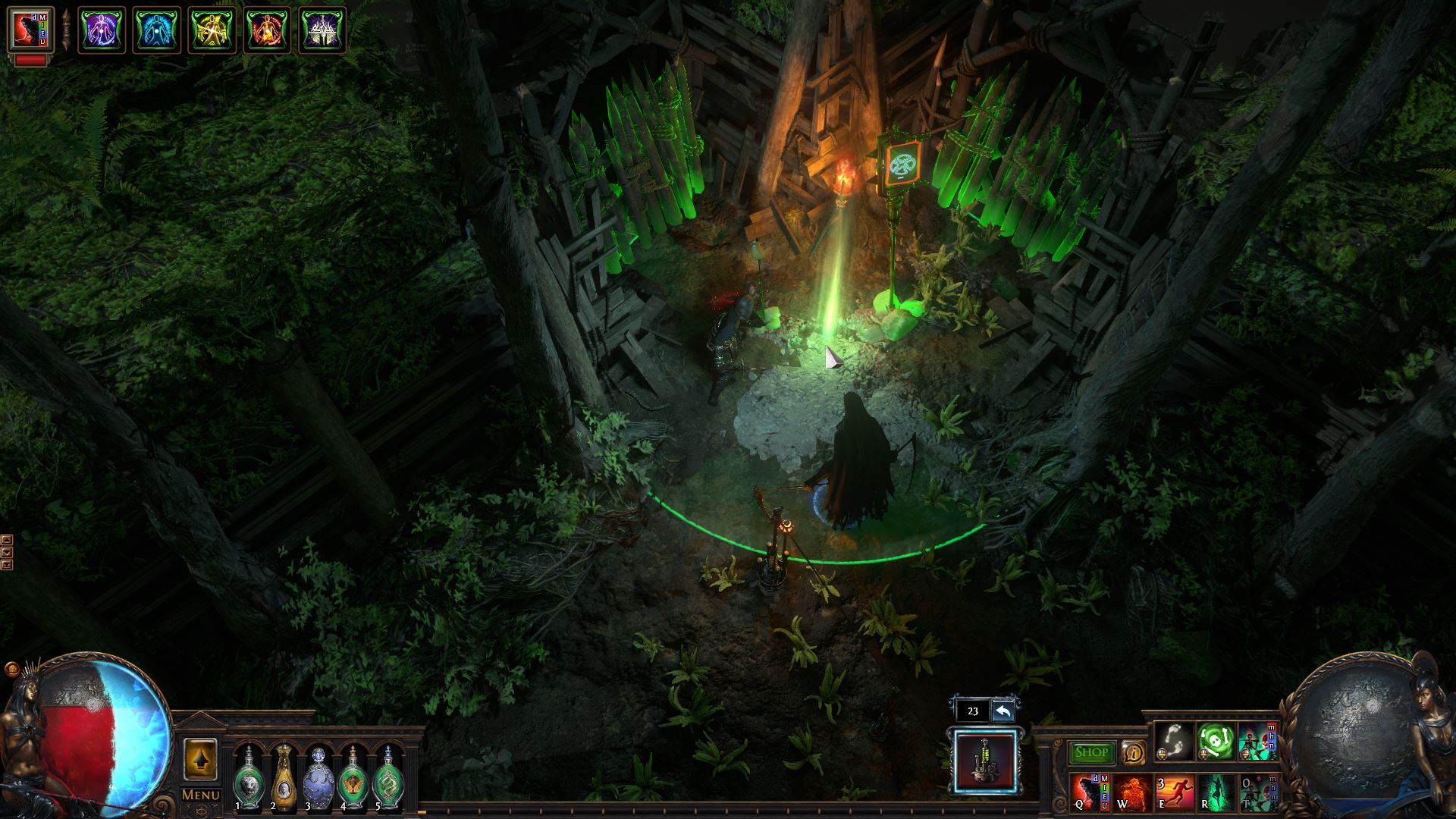The height and width of the screenshot is (819, 1456).
Task: Use the green swirl flask in slot 5
Action: click(x=388, y=780)
